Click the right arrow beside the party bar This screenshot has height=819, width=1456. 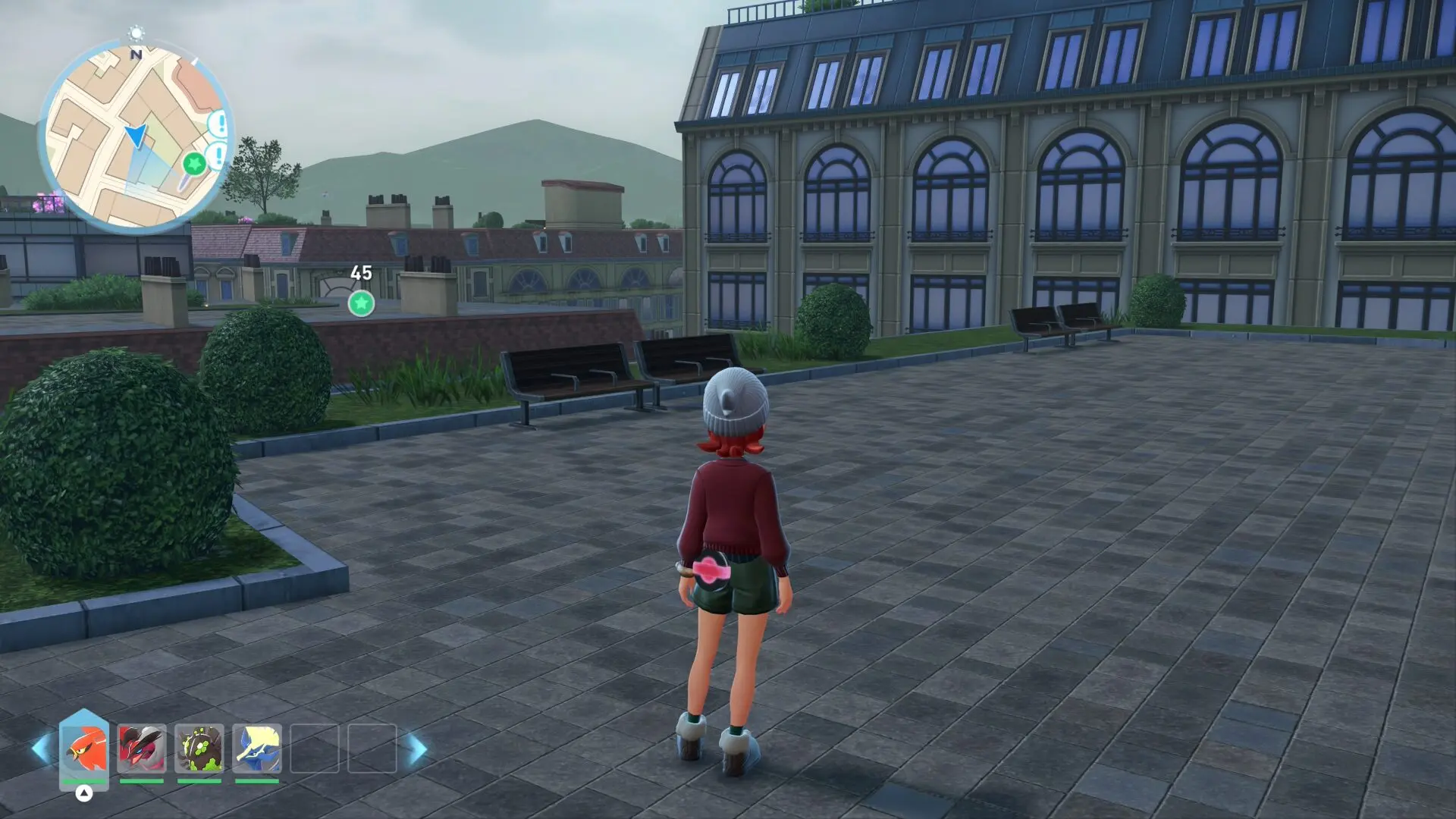point(417,748)
